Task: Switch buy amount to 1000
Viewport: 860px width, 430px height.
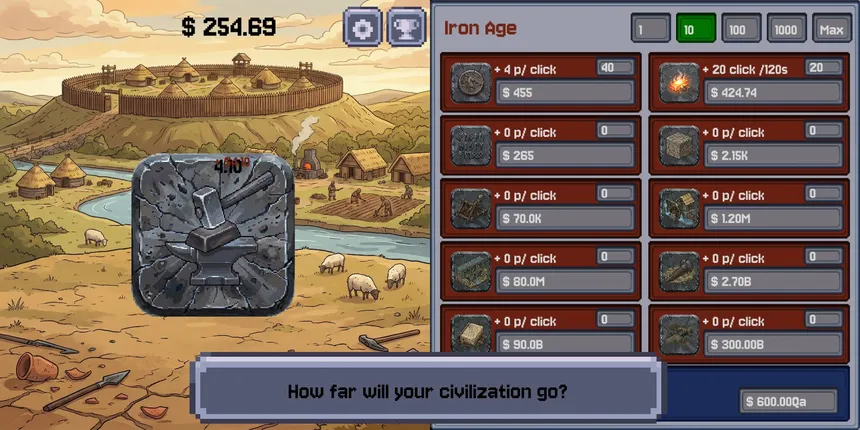Action: (x=787, y=29)
